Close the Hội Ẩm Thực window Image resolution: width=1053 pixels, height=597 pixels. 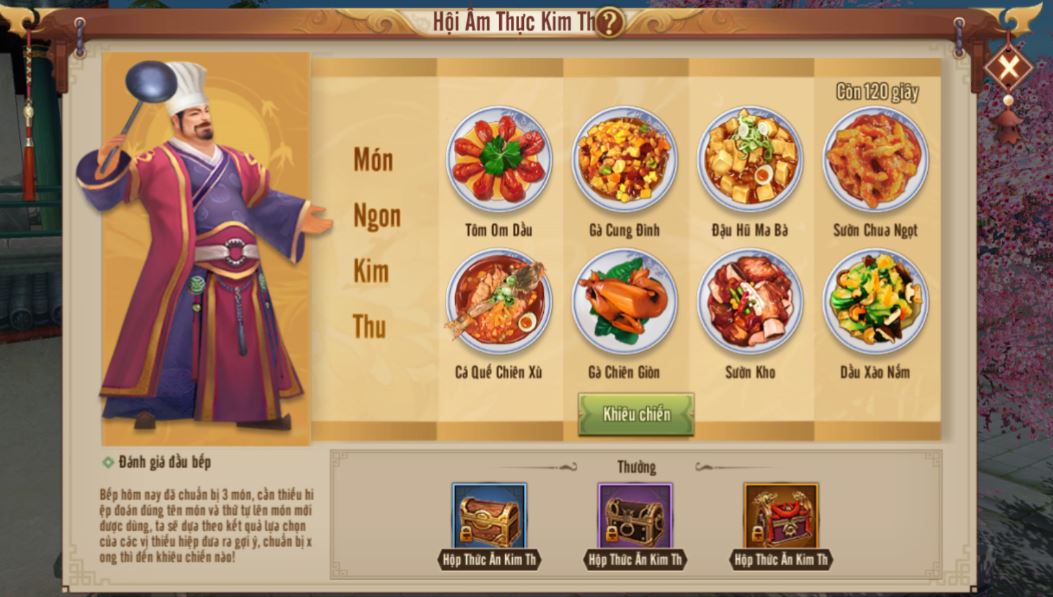click(x=1007, y=68)
